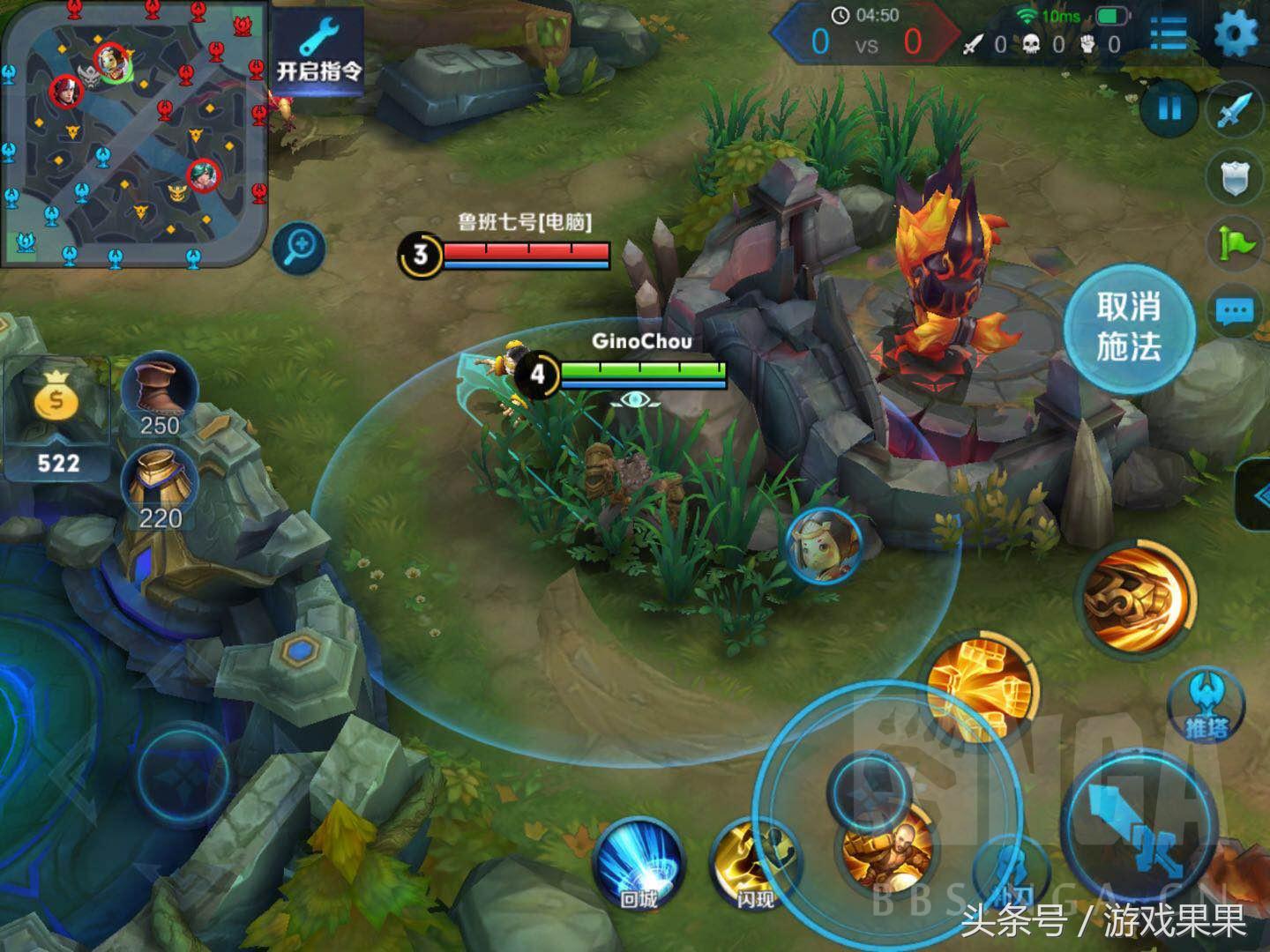Use the 回城 recall spell
The width and height of the screenshot is (1270, 952).
(639, 861)
